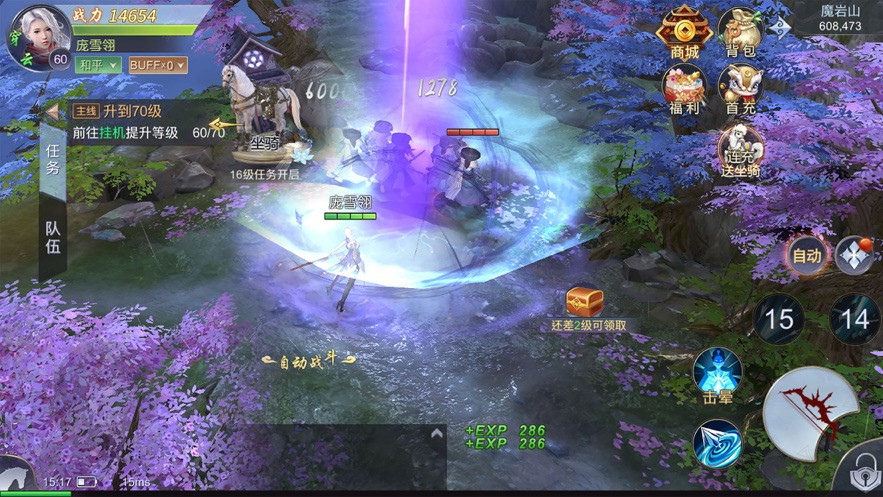Open the 魔岩山 map location panel
Viewport: 883px width, 497px height.
pos(838,17)
